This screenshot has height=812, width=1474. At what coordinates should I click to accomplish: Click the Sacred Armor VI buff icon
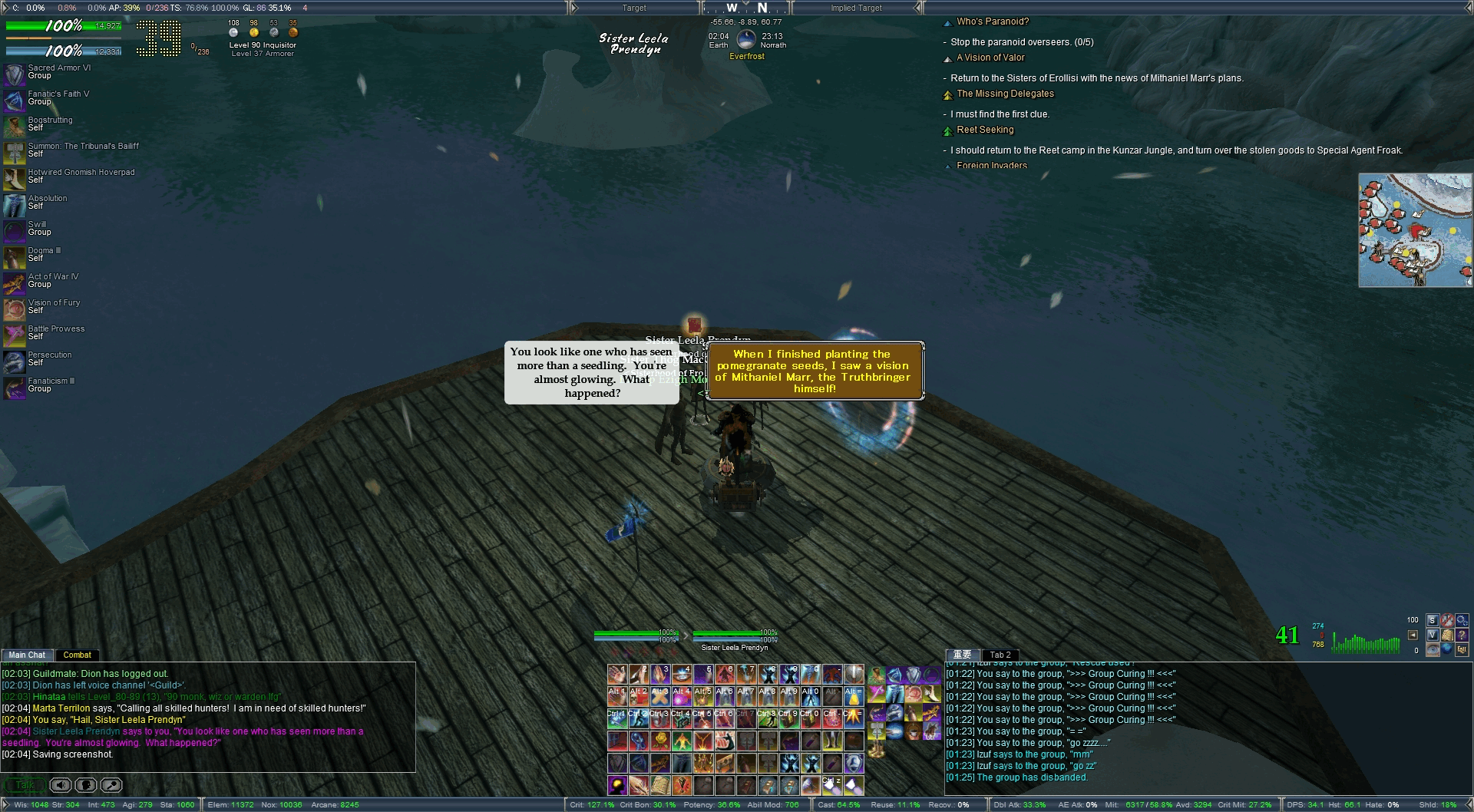[15, 74]
